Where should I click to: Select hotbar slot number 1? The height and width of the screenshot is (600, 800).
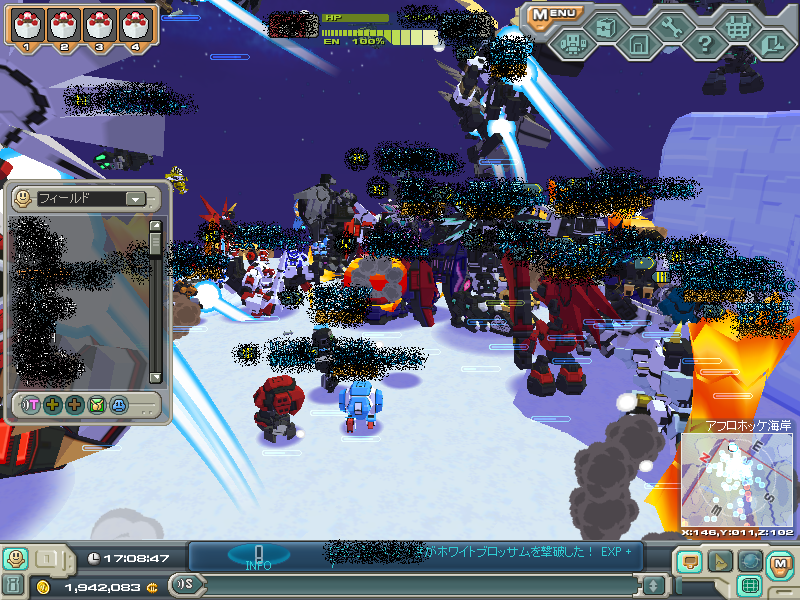(x=28, y=26)
